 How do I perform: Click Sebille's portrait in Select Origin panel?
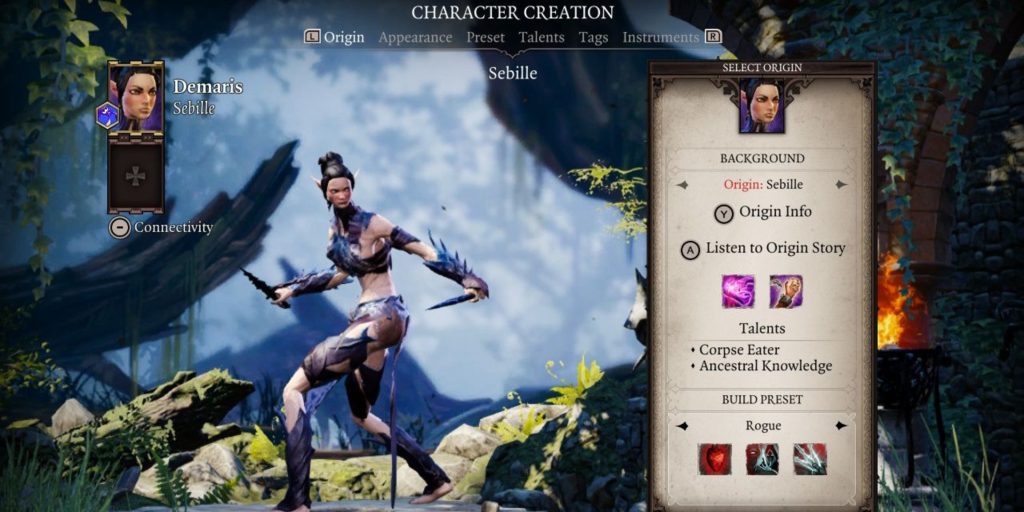coord(762,106)
